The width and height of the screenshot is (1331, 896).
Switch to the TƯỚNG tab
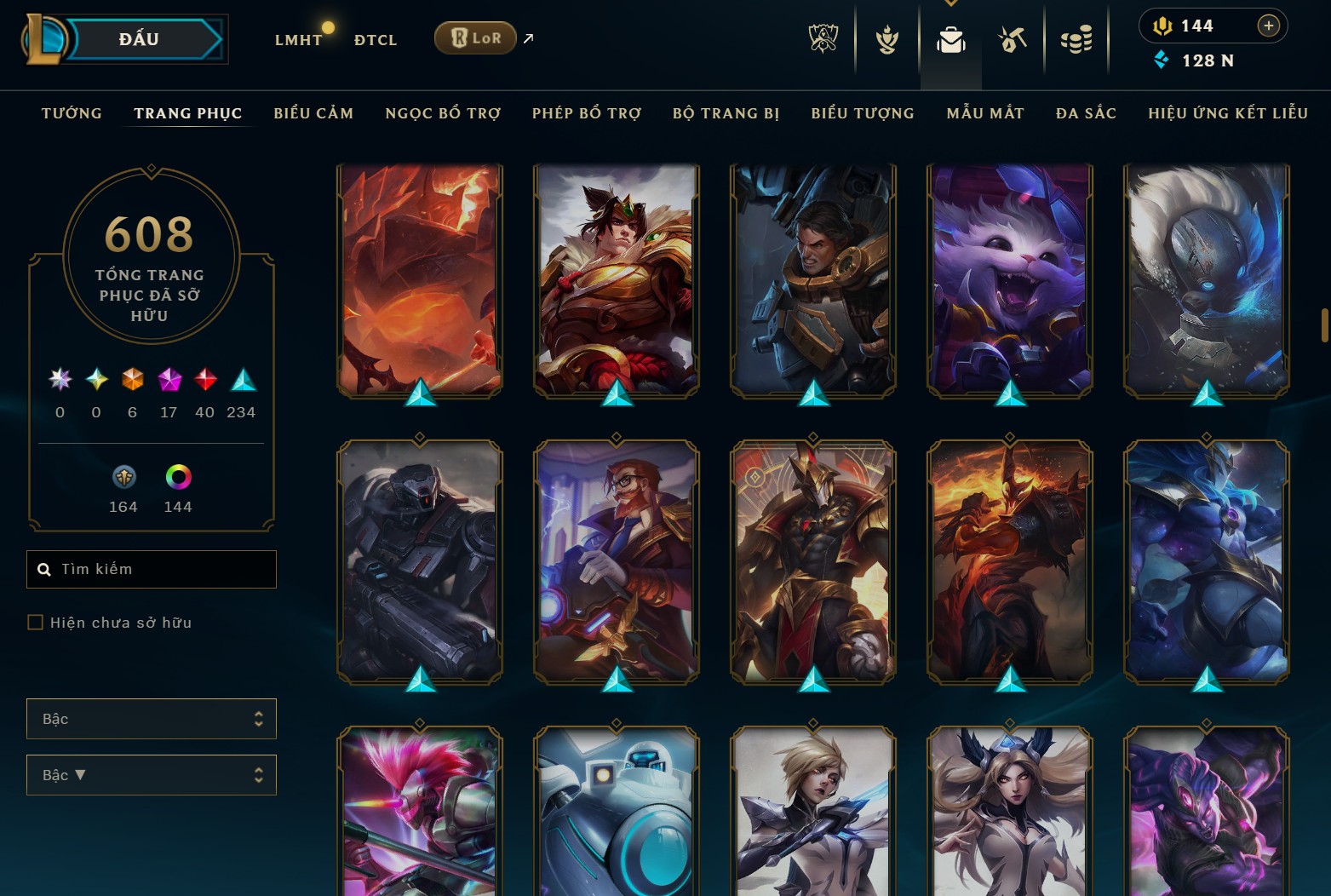click(x=72, y=112)
